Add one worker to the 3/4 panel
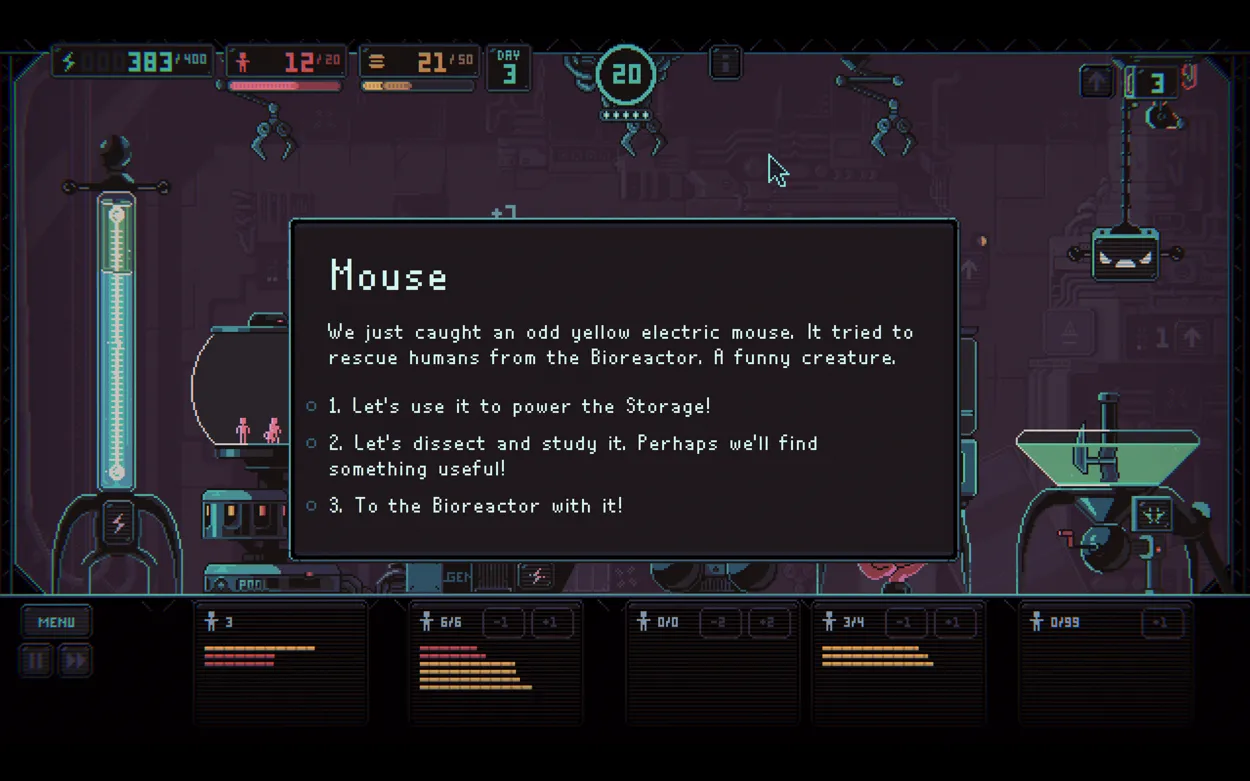 coord(952,623)
